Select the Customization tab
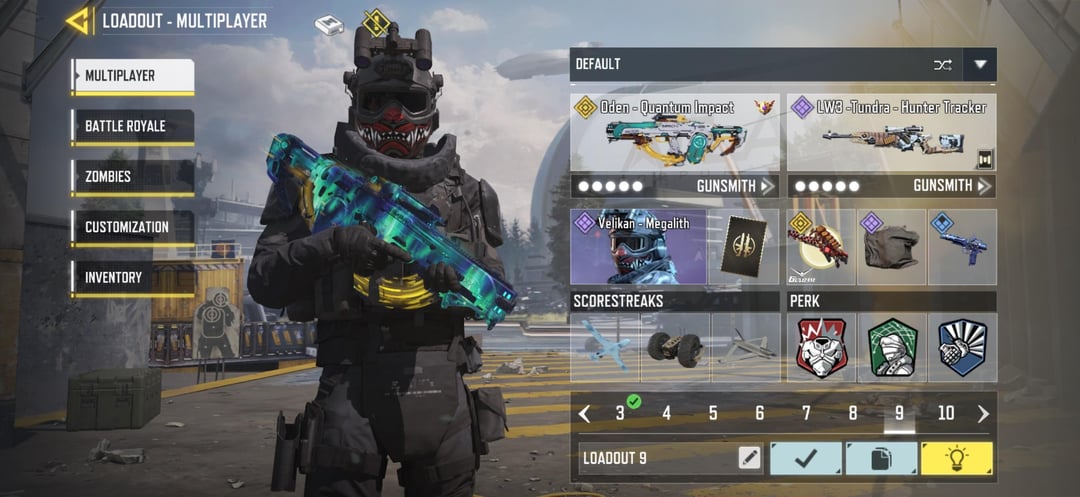 coord(132,227)
